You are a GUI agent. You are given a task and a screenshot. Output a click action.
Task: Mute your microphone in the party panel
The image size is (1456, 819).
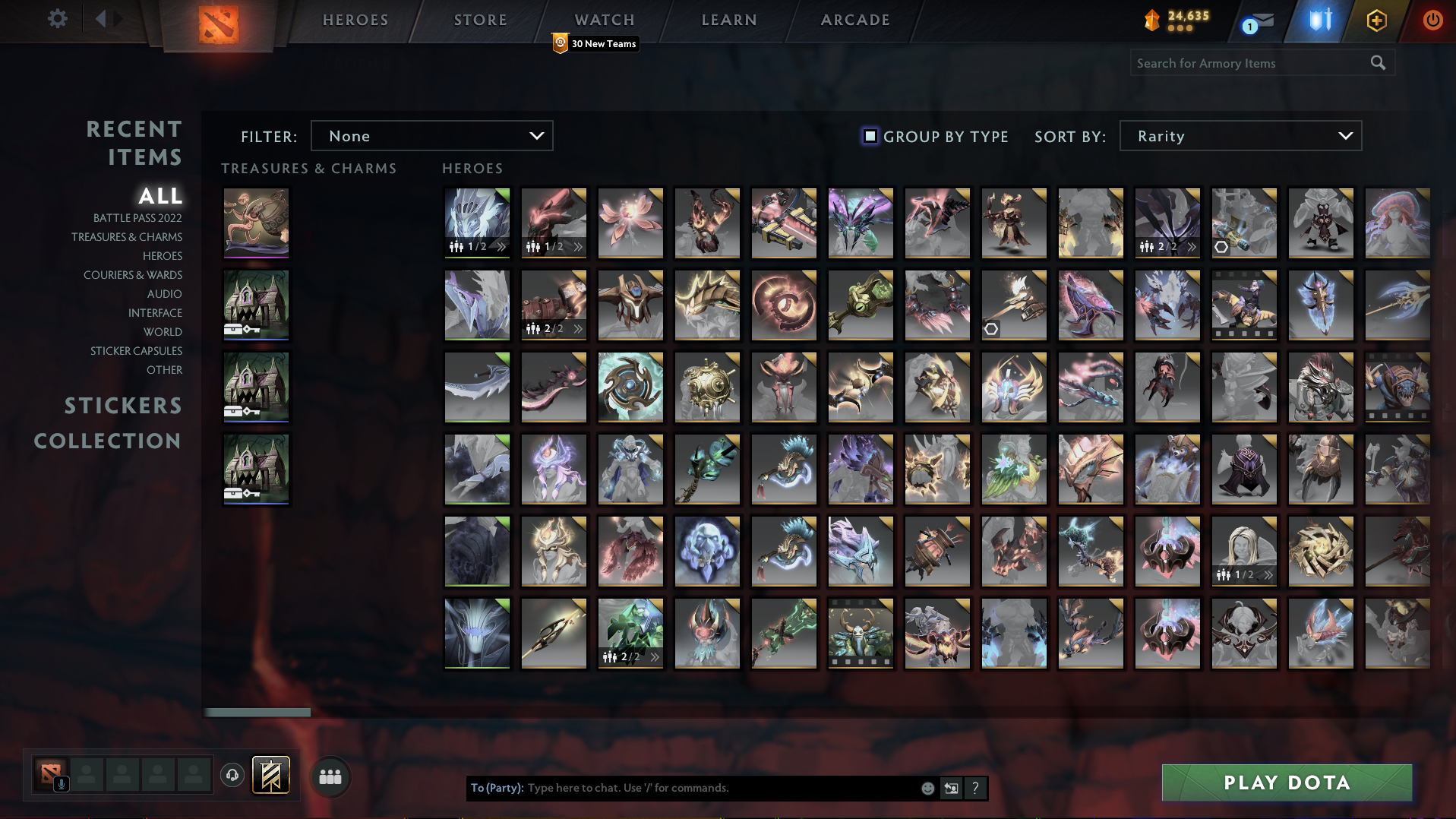61,785
